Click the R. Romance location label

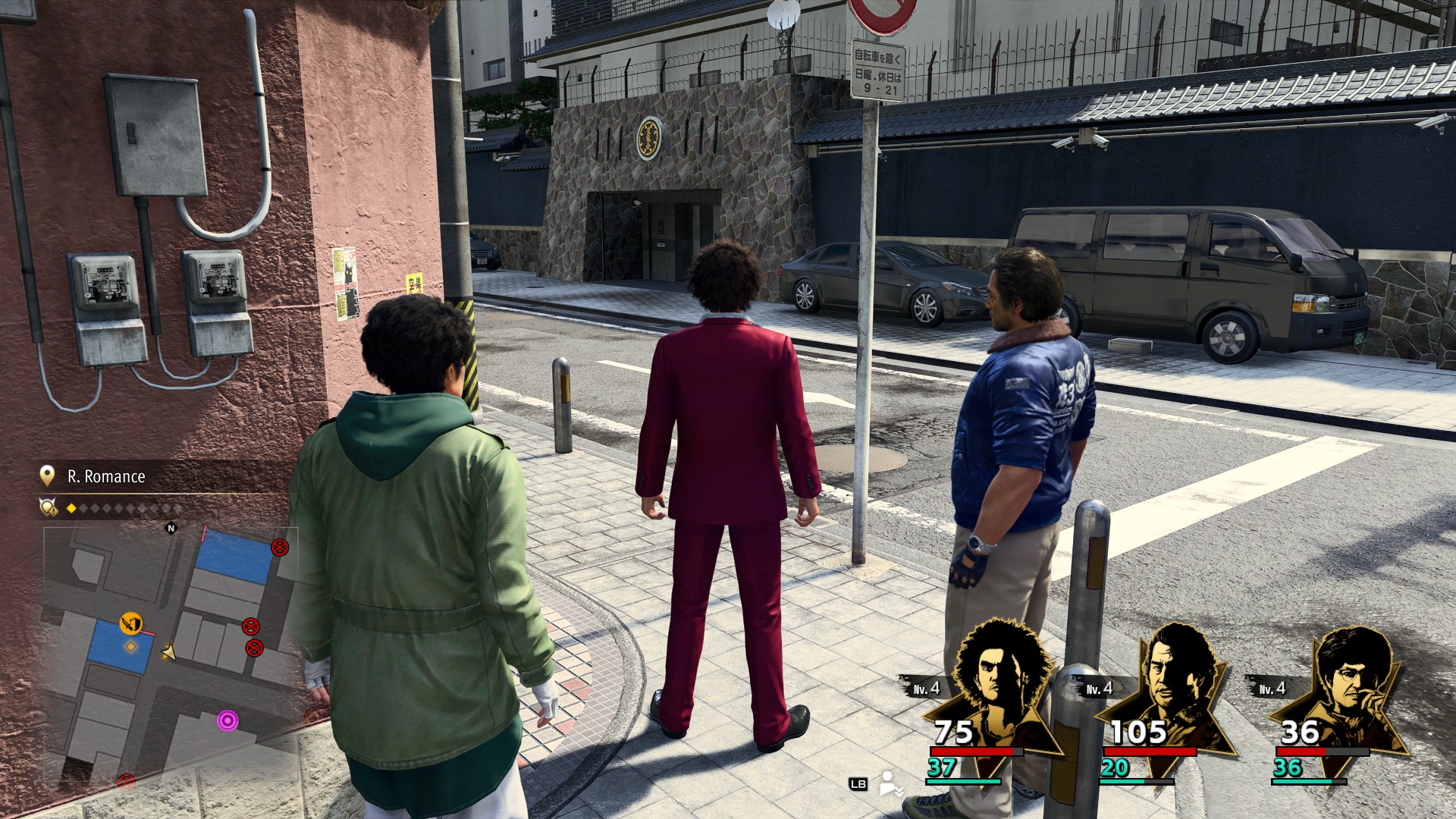pos(106,476)
